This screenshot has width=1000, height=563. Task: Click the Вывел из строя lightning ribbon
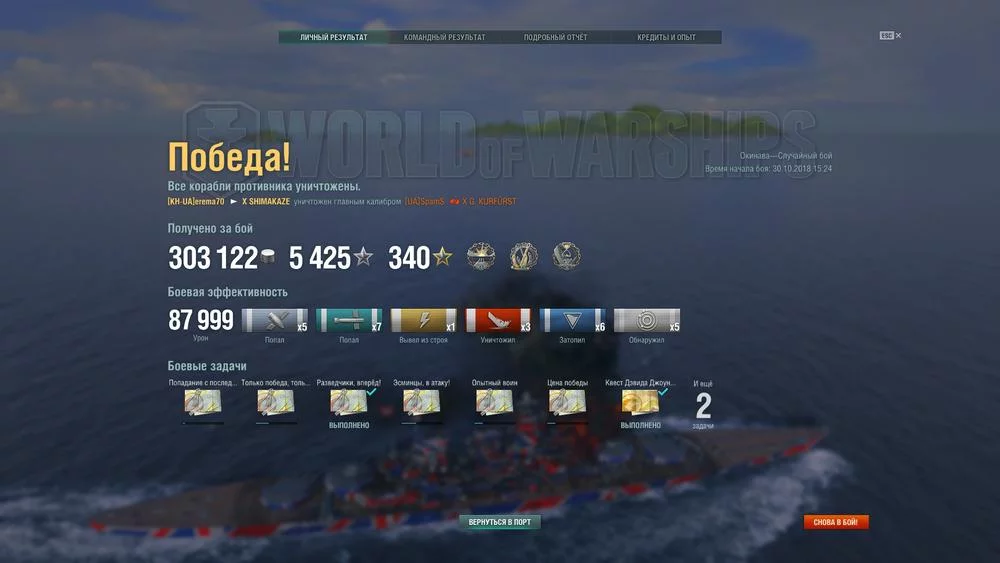[x=423, y=321]
